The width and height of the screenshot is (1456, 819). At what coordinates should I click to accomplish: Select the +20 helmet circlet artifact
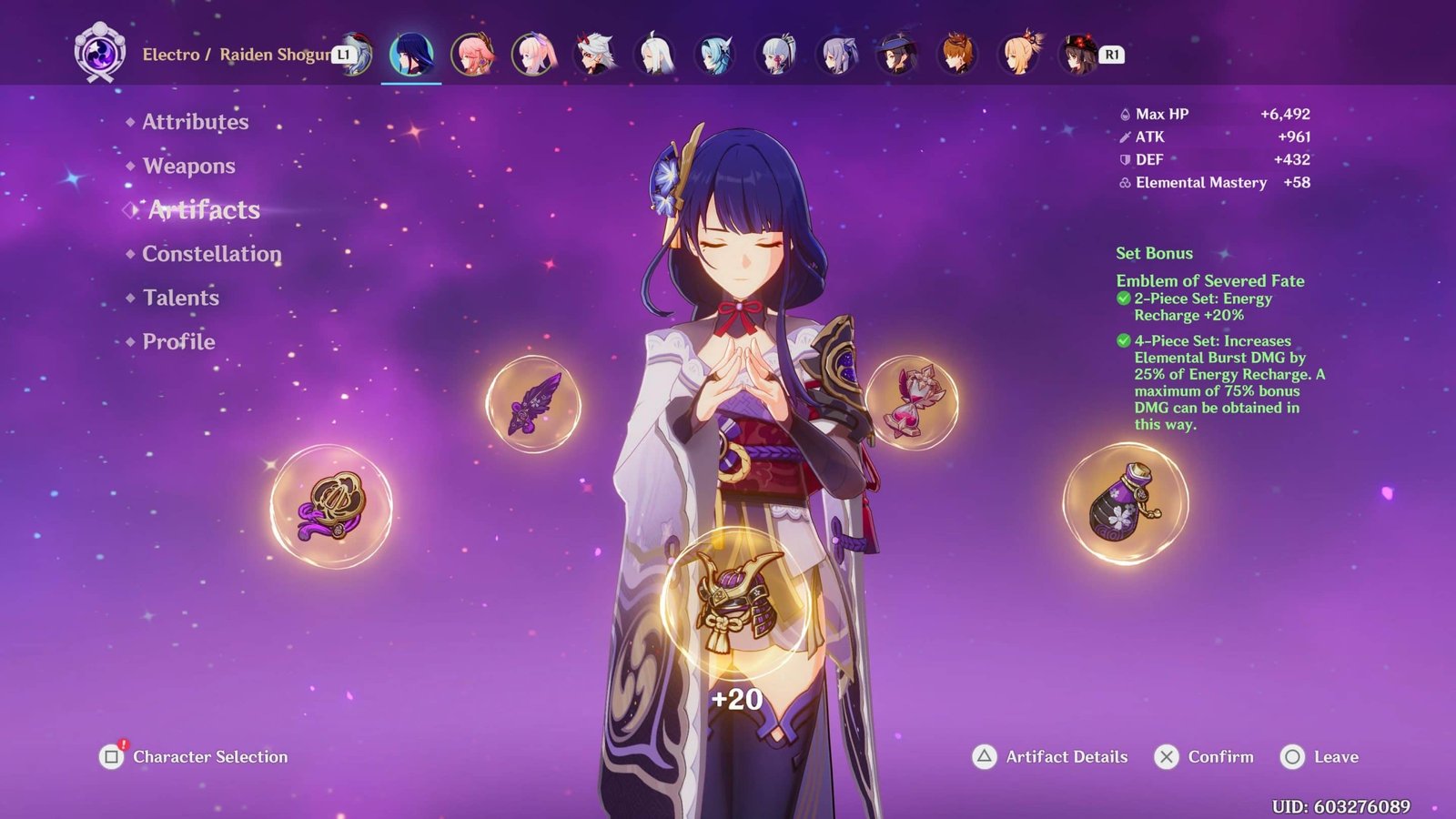pos(735,601)
